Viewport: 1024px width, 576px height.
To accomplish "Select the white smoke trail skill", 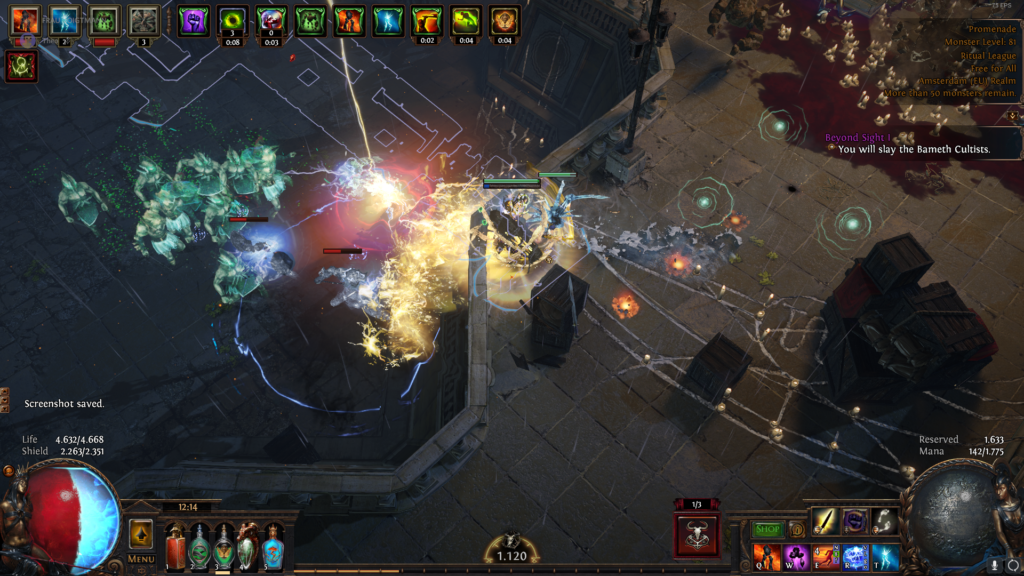I will (x=884, y=521).
